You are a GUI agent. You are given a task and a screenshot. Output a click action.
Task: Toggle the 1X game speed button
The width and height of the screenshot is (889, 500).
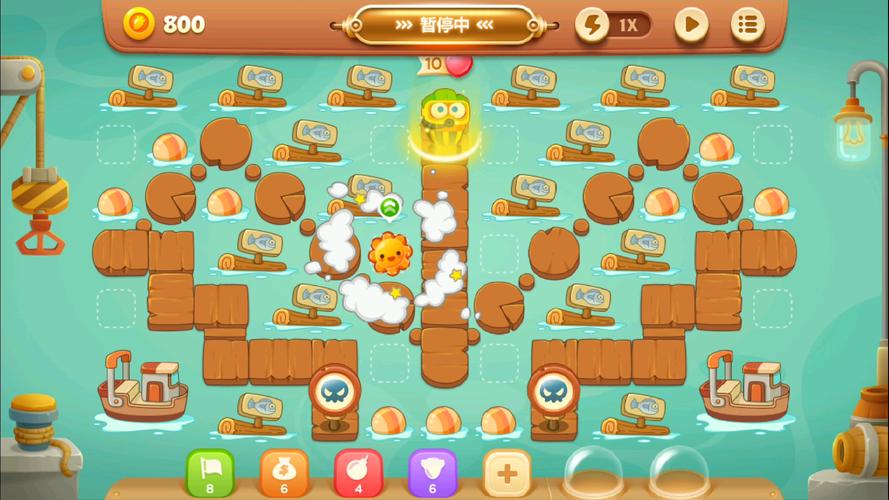pos(613,25)
